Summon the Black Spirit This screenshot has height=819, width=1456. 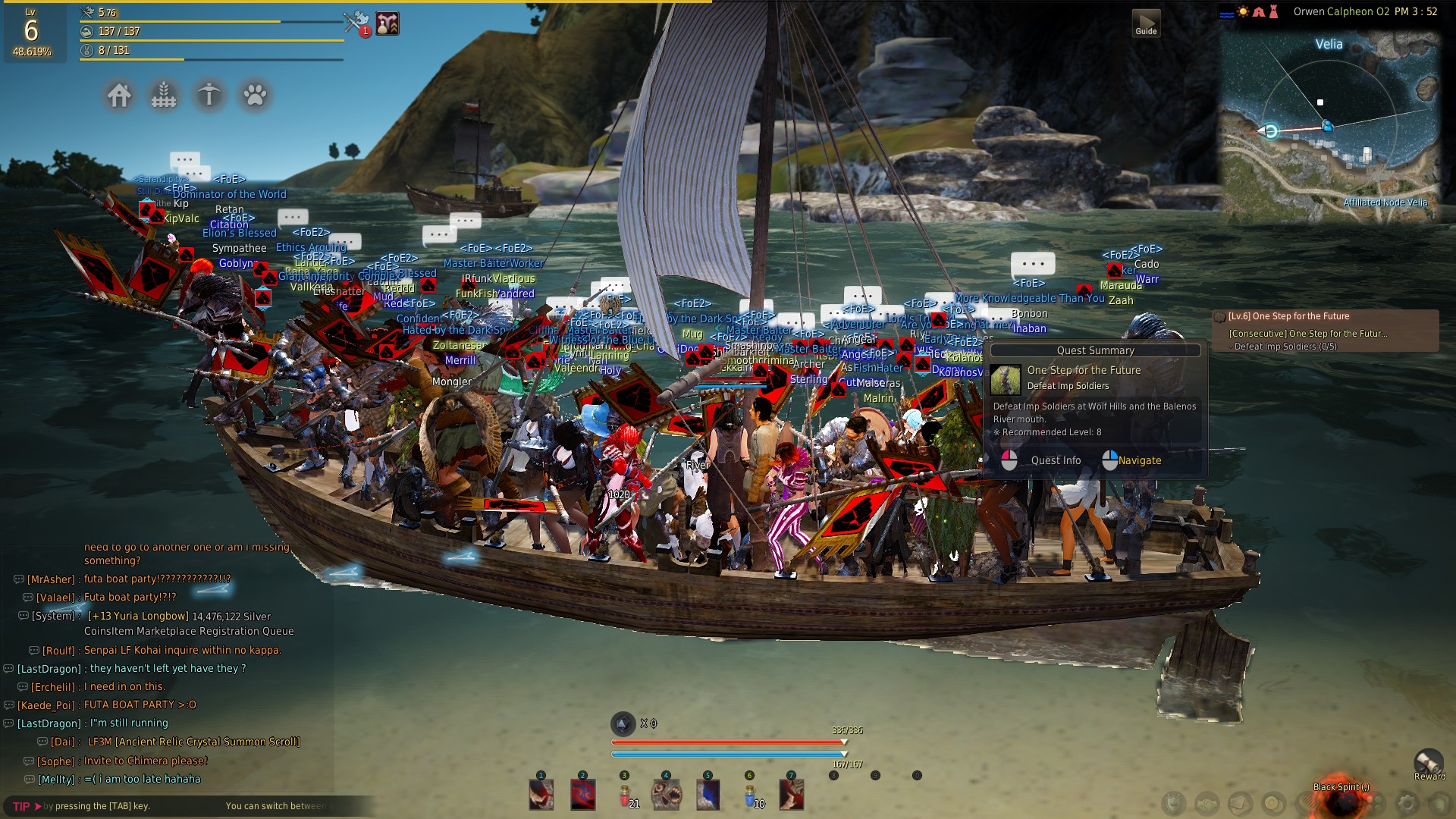pyautogui.click(x=1341, y=801)
